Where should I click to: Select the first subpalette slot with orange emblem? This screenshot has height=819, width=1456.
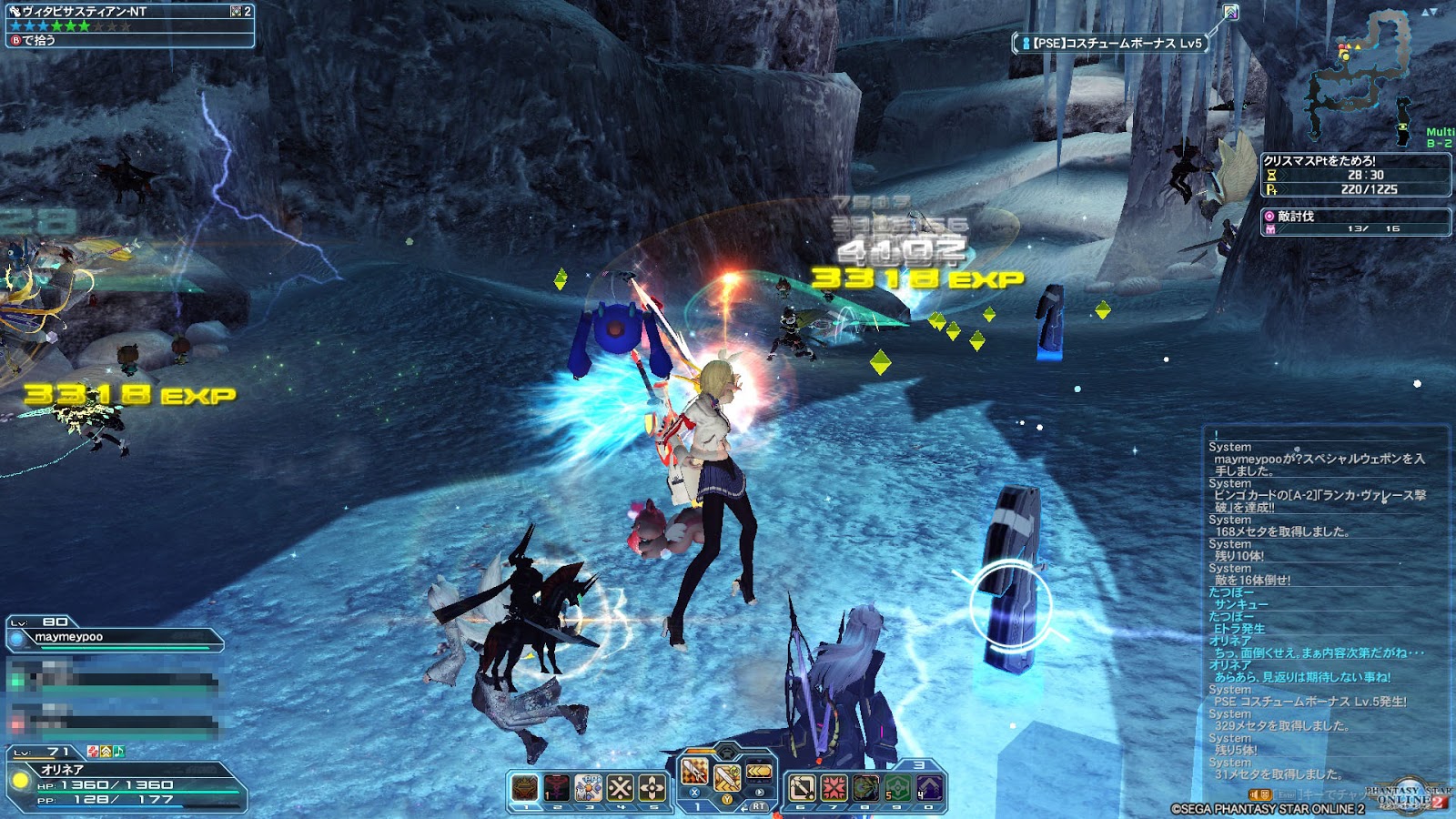[x=525, y=787]
